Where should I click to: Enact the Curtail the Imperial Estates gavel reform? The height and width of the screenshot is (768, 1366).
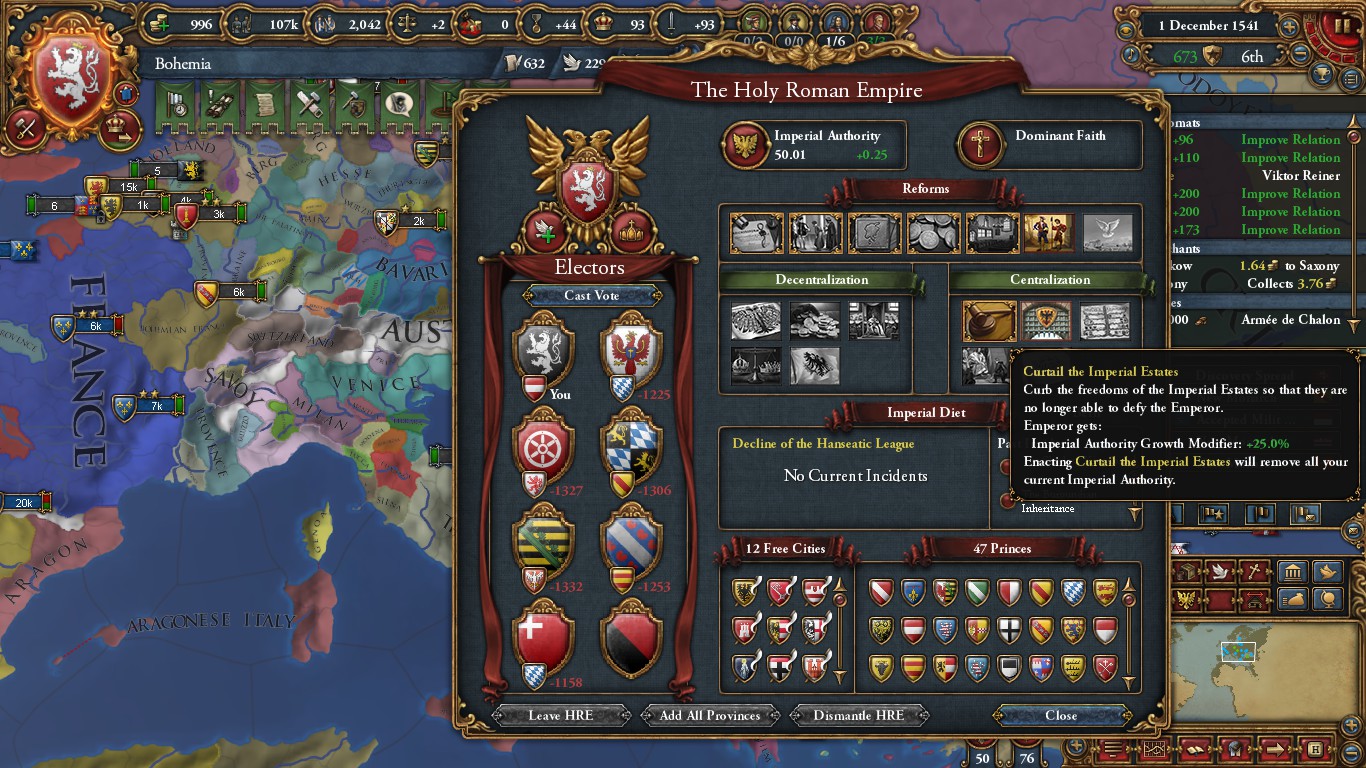989,321
